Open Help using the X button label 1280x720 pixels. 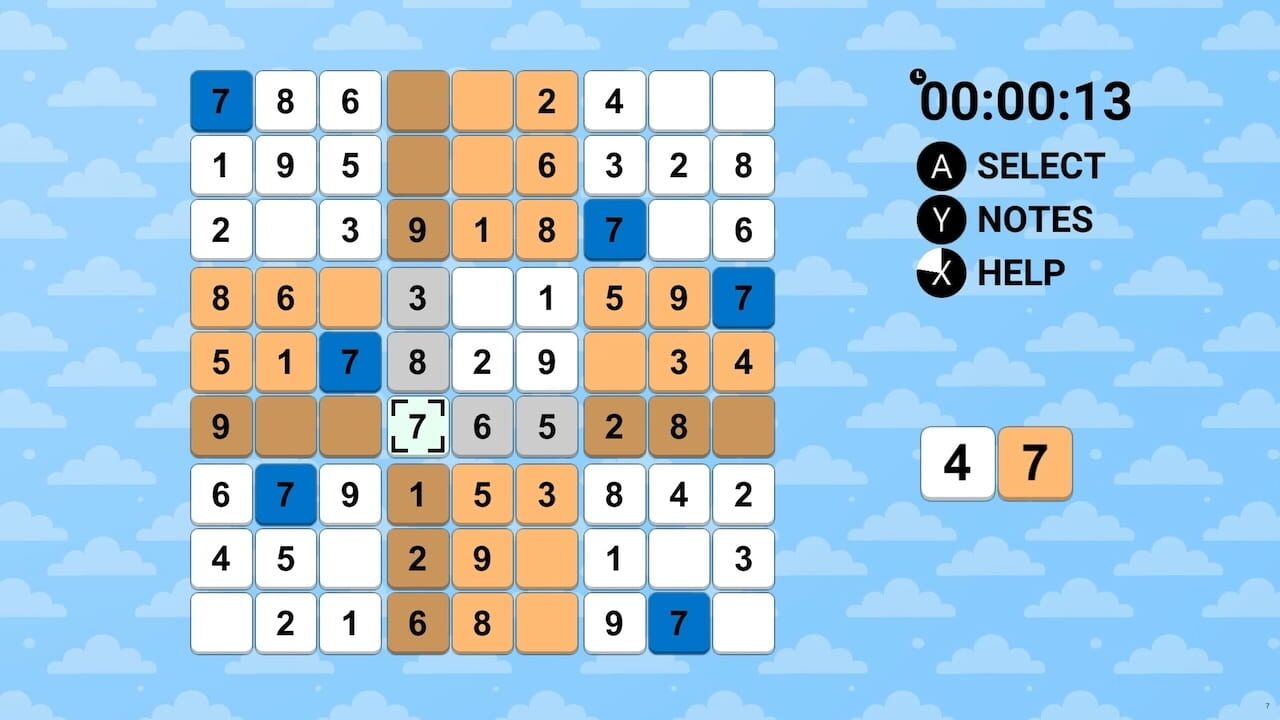pyautogui.click(x=1022, y=272)
